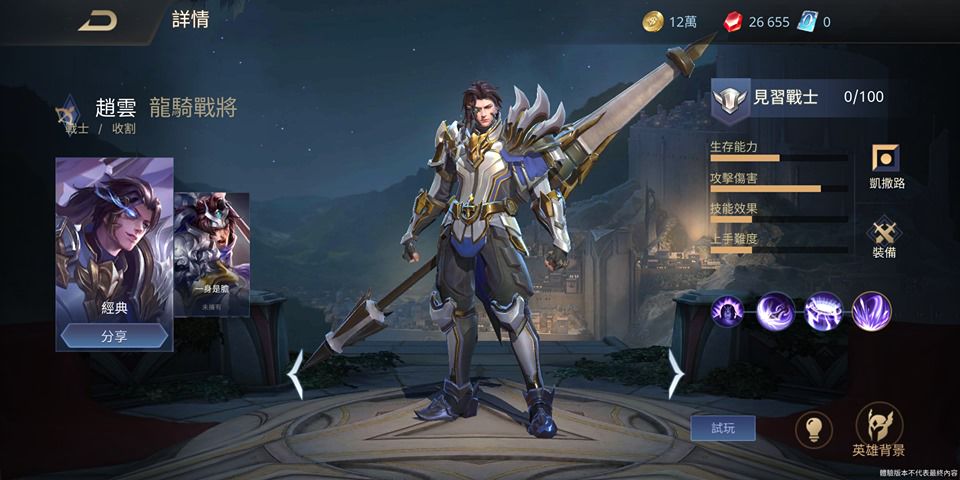Tap the red gem currency icon
Viewport: 960px width, 480px height.
pos(732,22)
